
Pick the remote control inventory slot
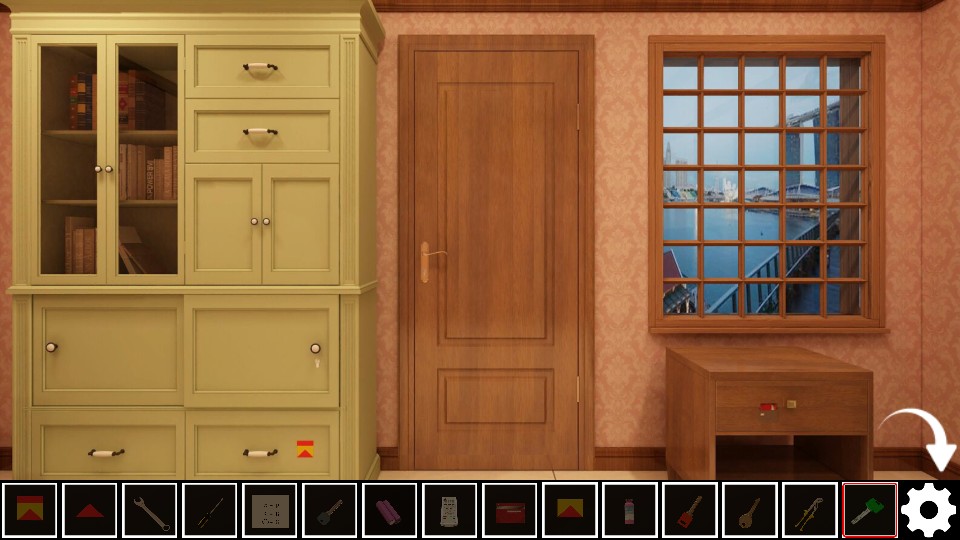(x=450, y=510)
